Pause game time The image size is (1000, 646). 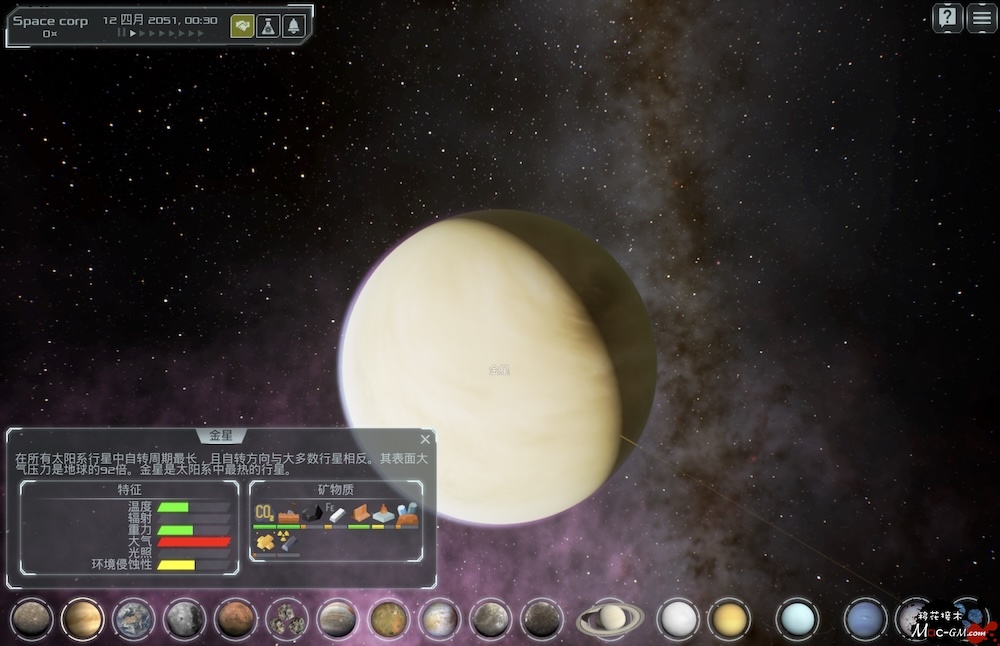[x=122, y=33]
